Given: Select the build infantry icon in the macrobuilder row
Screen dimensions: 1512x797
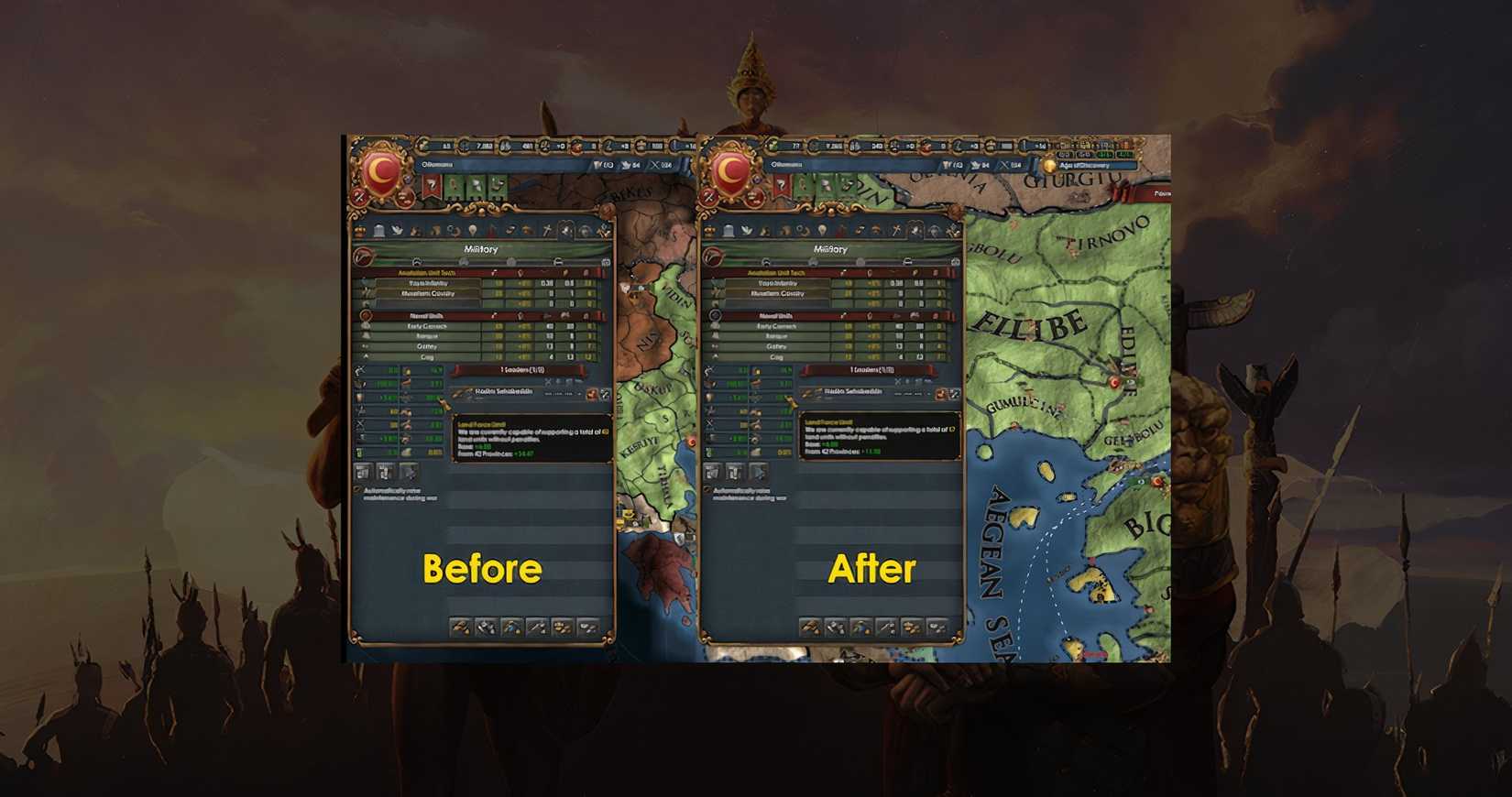Looking at the screenshot, I should pyautogui.click(x=461, y=628).
